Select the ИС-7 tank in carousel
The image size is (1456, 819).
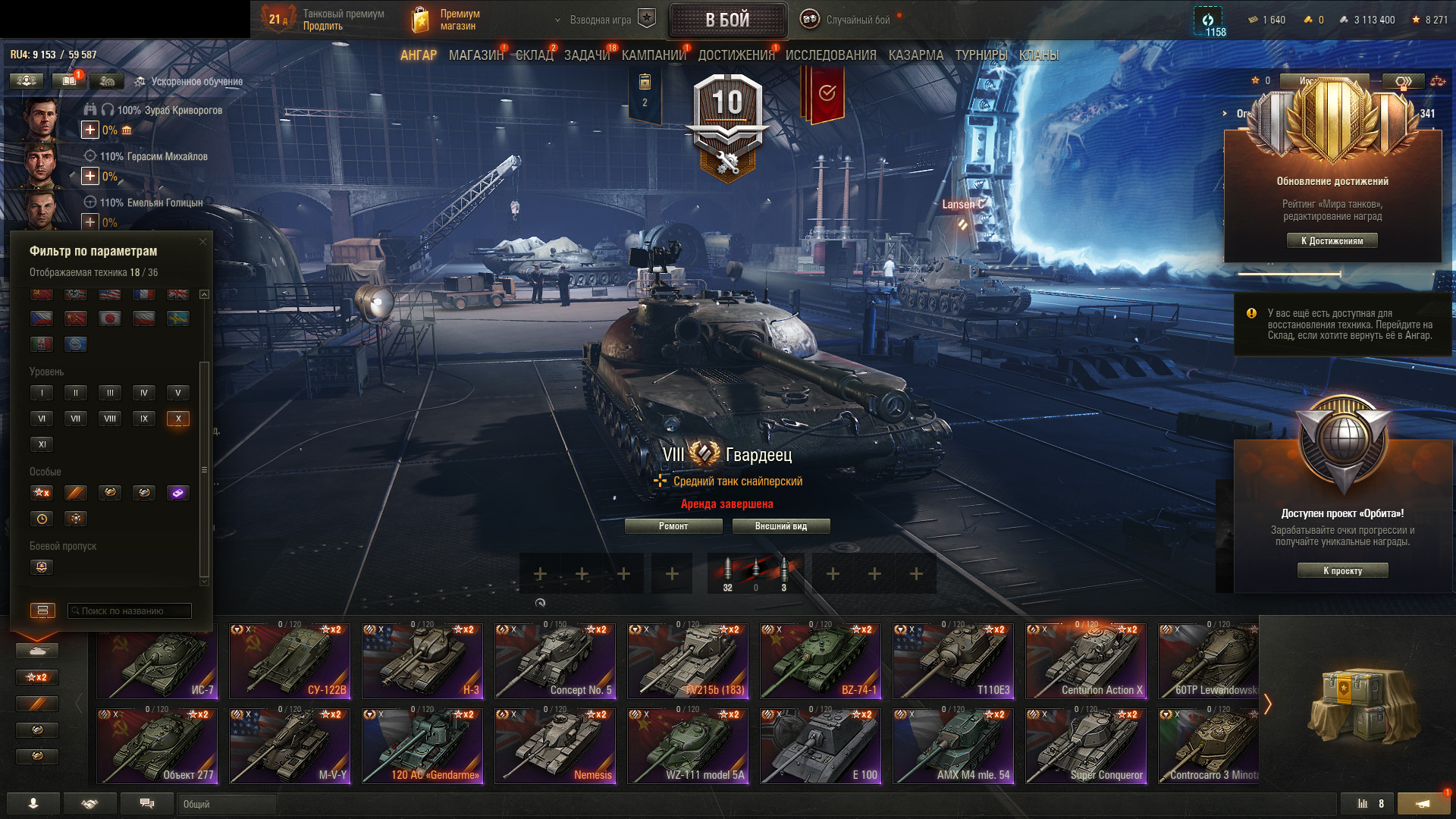click(x=157, y=661)
